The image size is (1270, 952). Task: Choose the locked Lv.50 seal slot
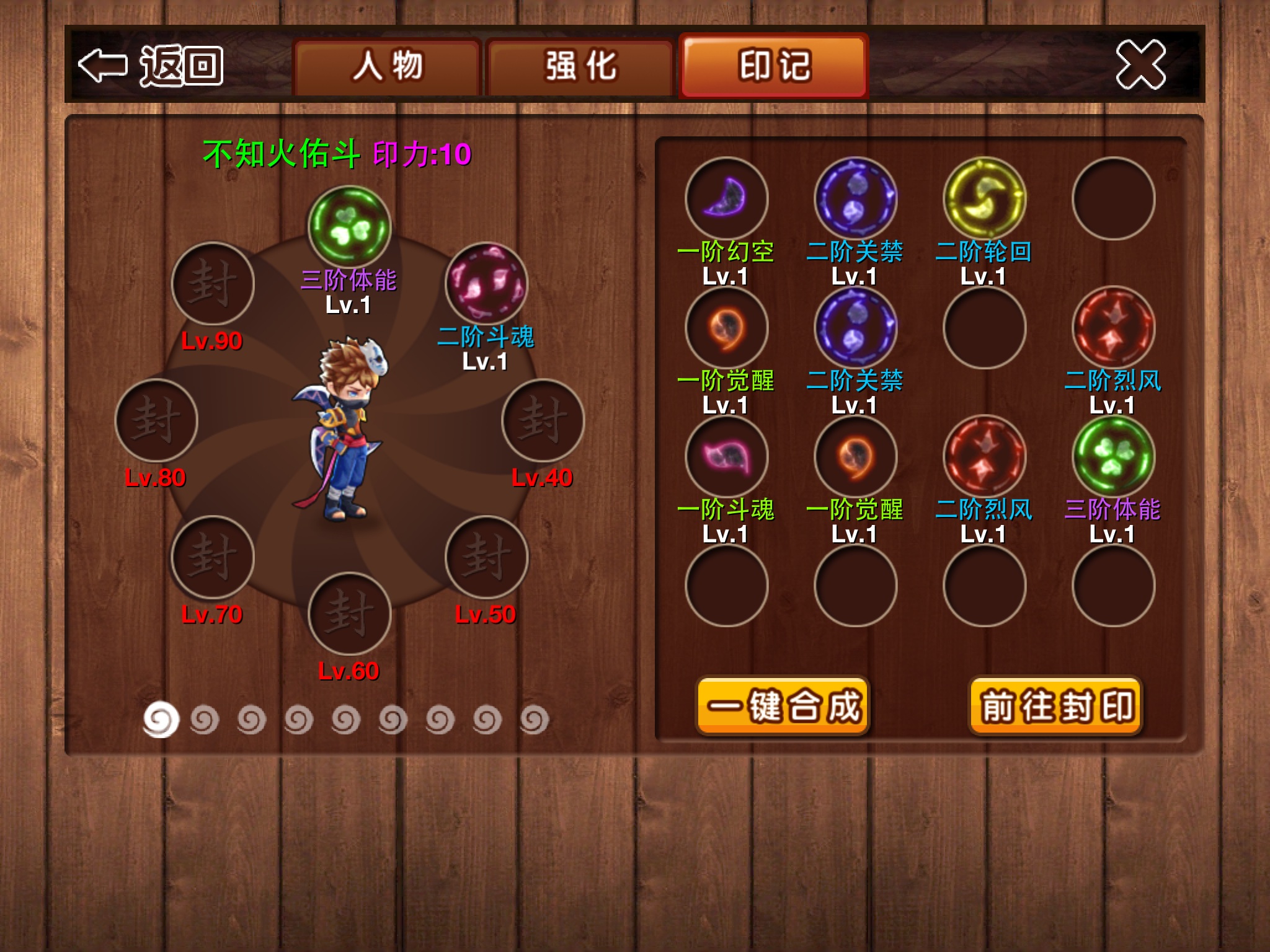tap(486, 557)
